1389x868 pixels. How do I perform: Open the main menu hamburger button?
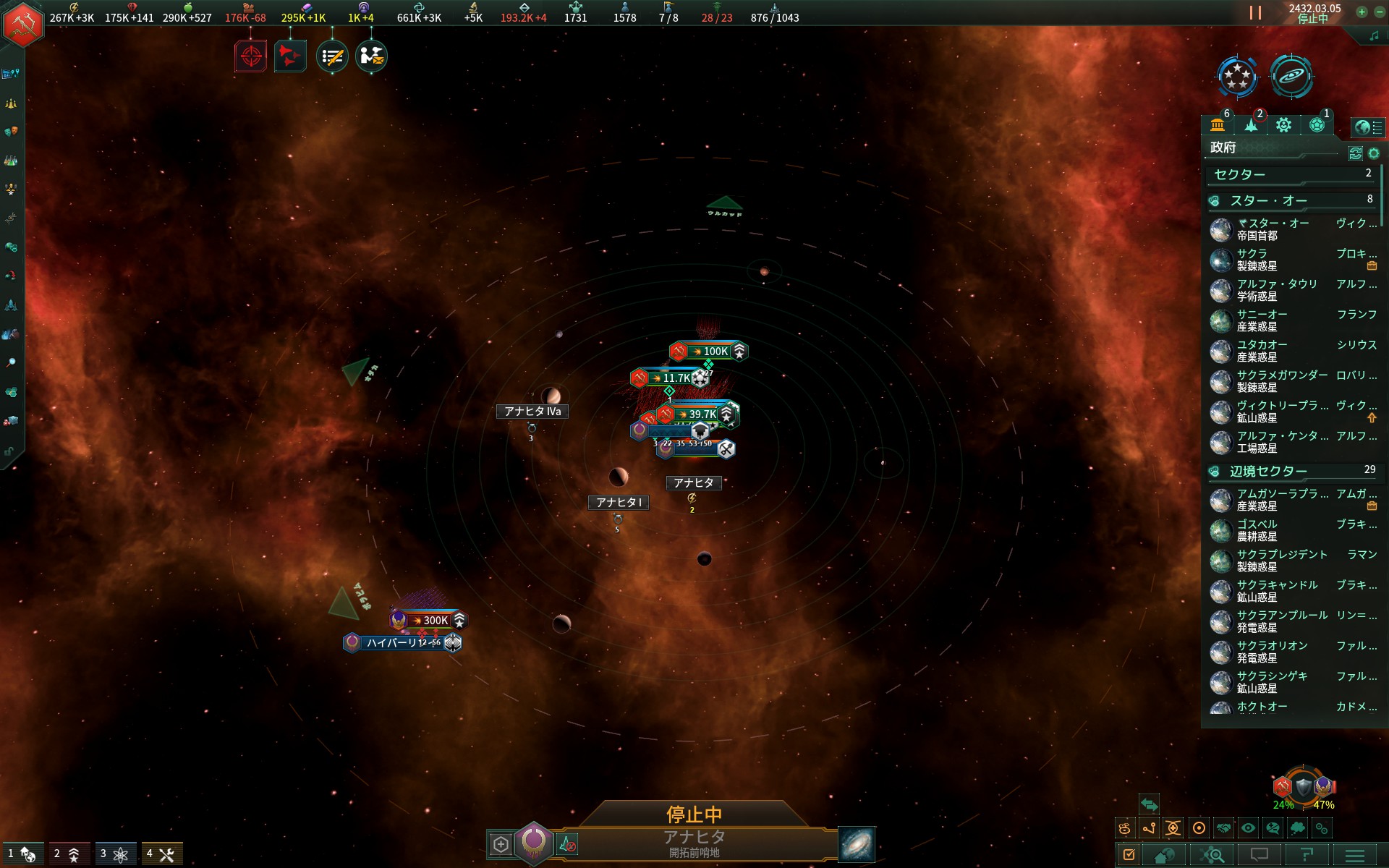point(1355,855)
